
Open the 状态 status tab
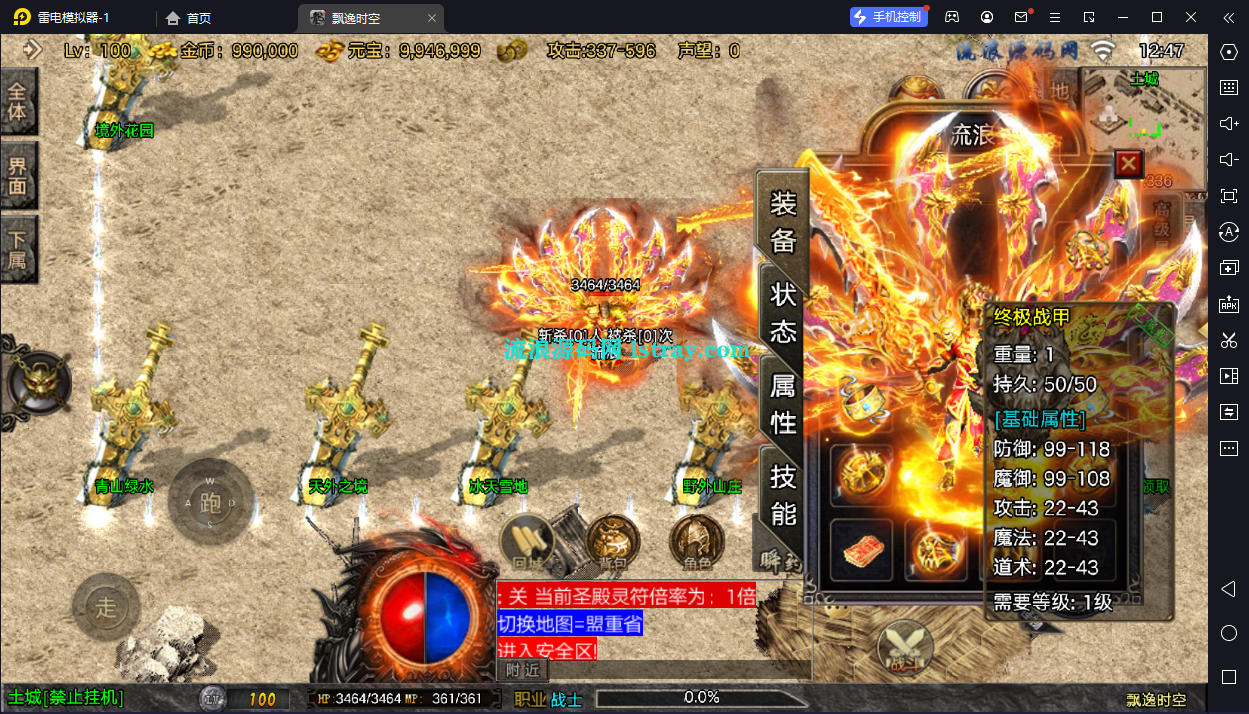click(x=783, y=311)
